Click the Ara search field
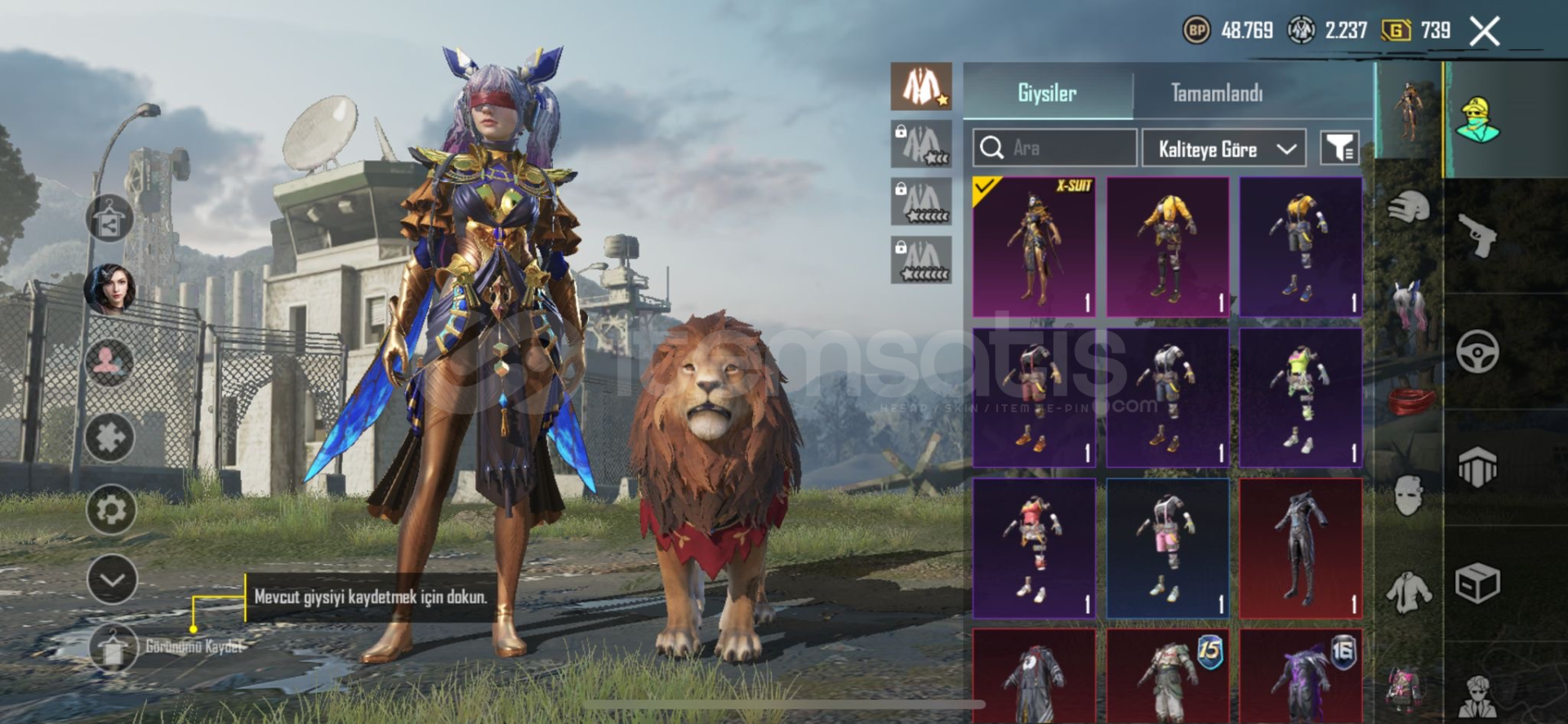 1053,148
